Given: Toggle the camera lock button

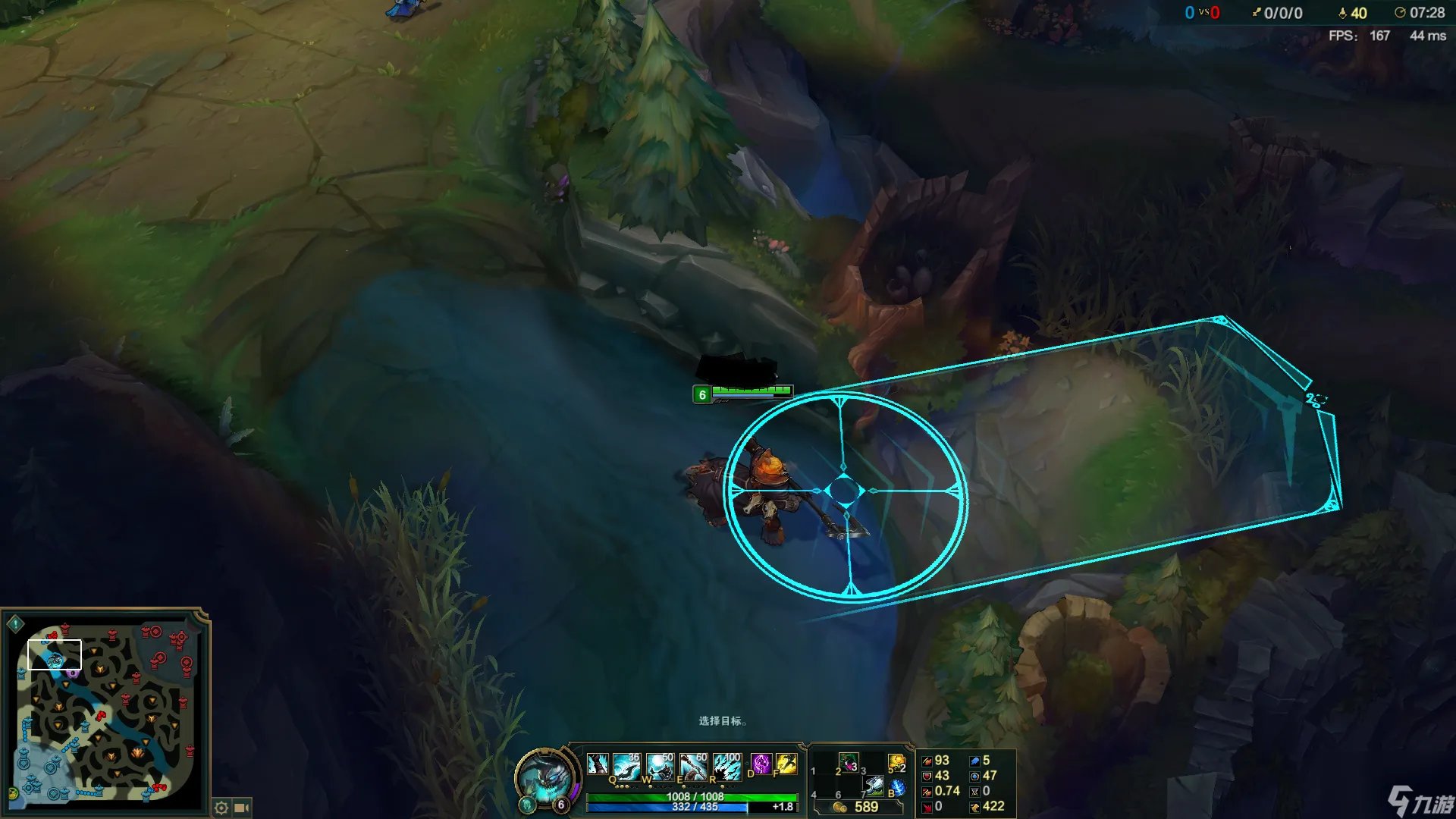Looking at the screenshot, I should pyautogui.click(x=242, y=808).
